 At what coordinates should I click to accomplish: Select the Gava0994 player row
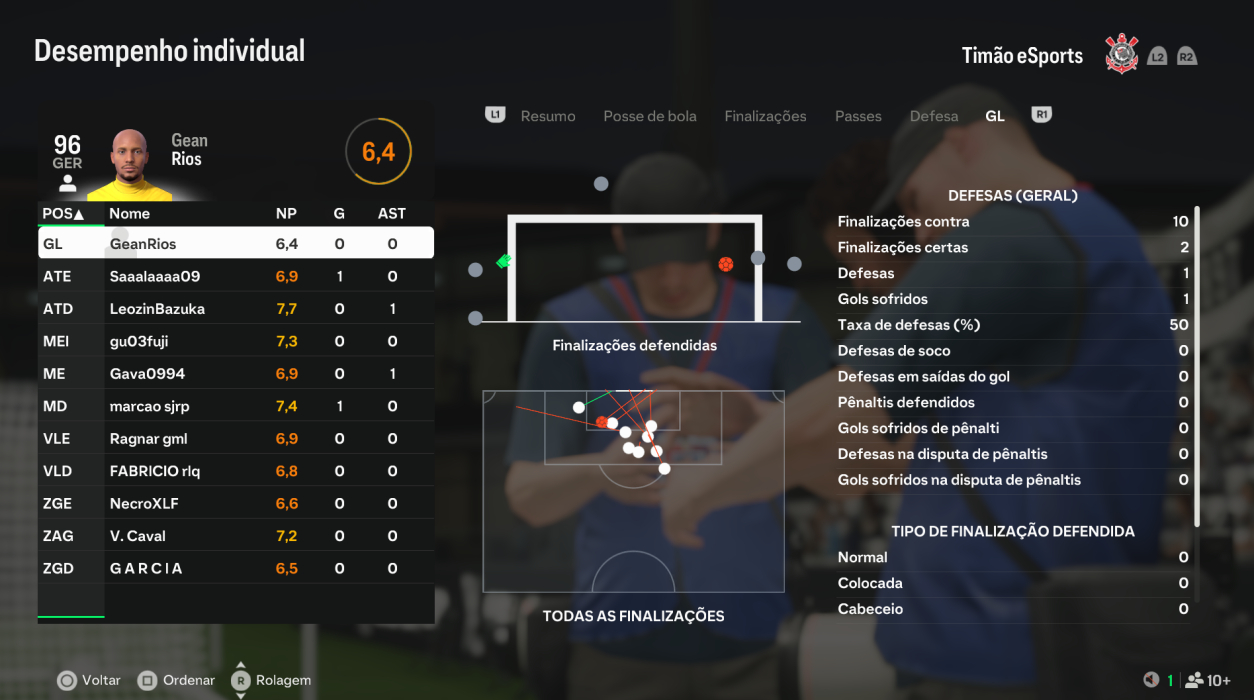click(236, 374)
